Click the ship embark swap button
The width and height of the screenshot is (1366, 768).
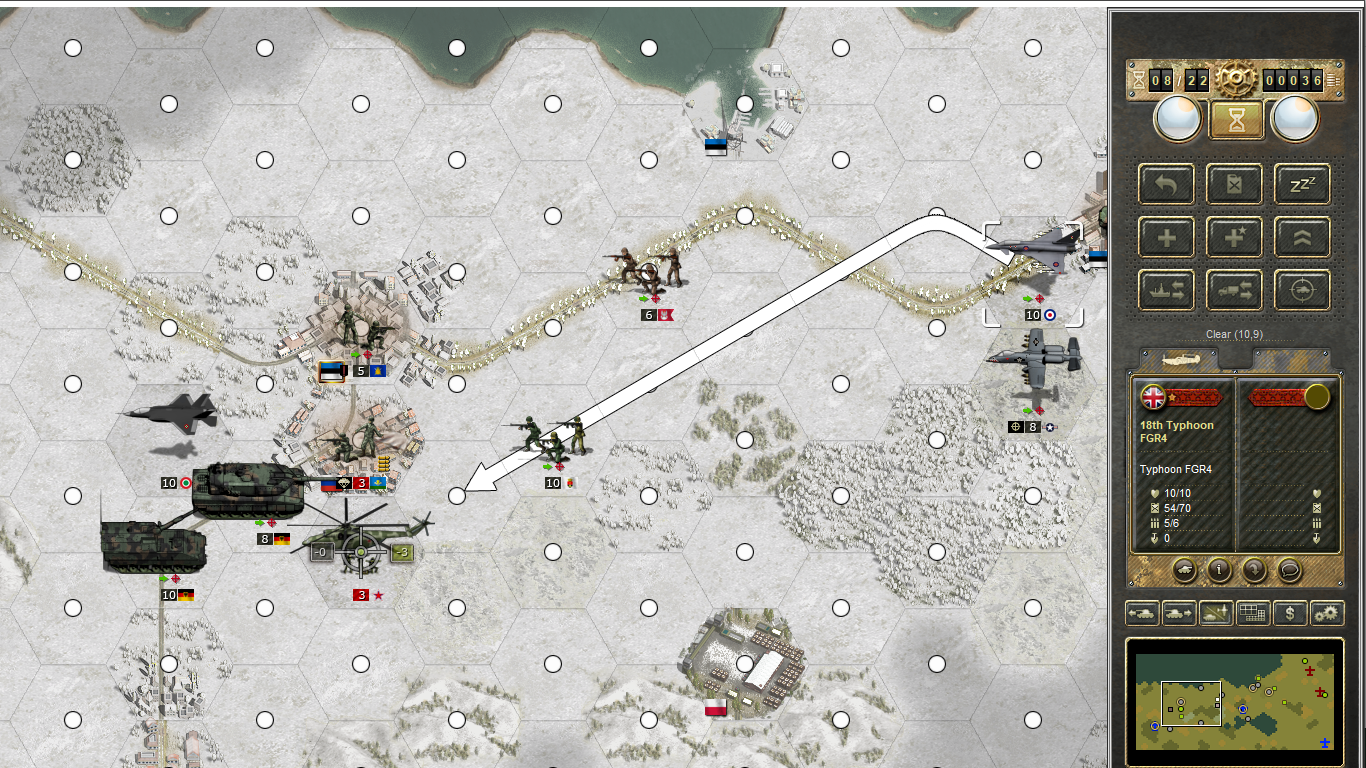pos(1166,290)
